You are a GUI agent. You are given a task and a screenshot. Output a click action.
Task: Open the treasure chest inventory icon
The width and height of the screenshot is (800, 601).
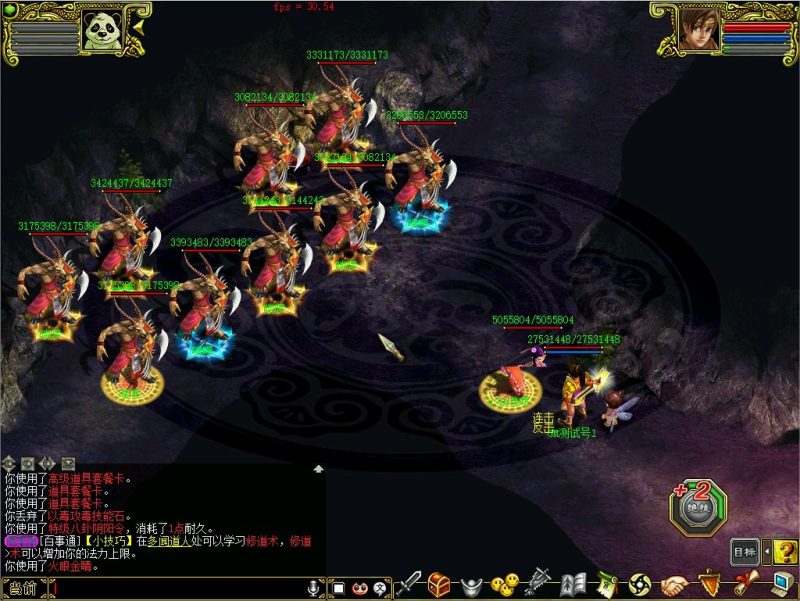pyautogui.click(x=439, y=584)
